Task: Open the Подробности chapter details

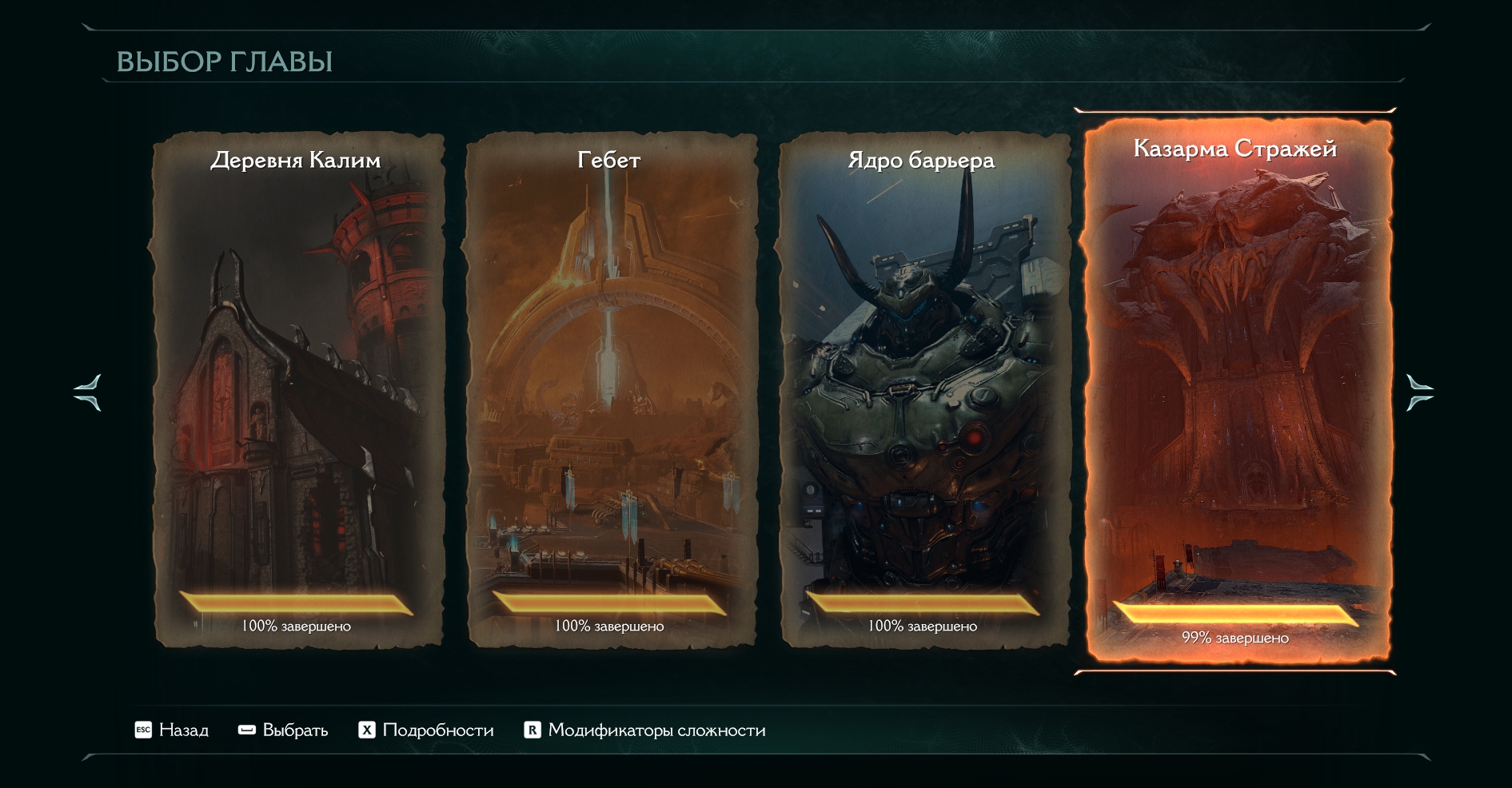Action: click(426, 730)
